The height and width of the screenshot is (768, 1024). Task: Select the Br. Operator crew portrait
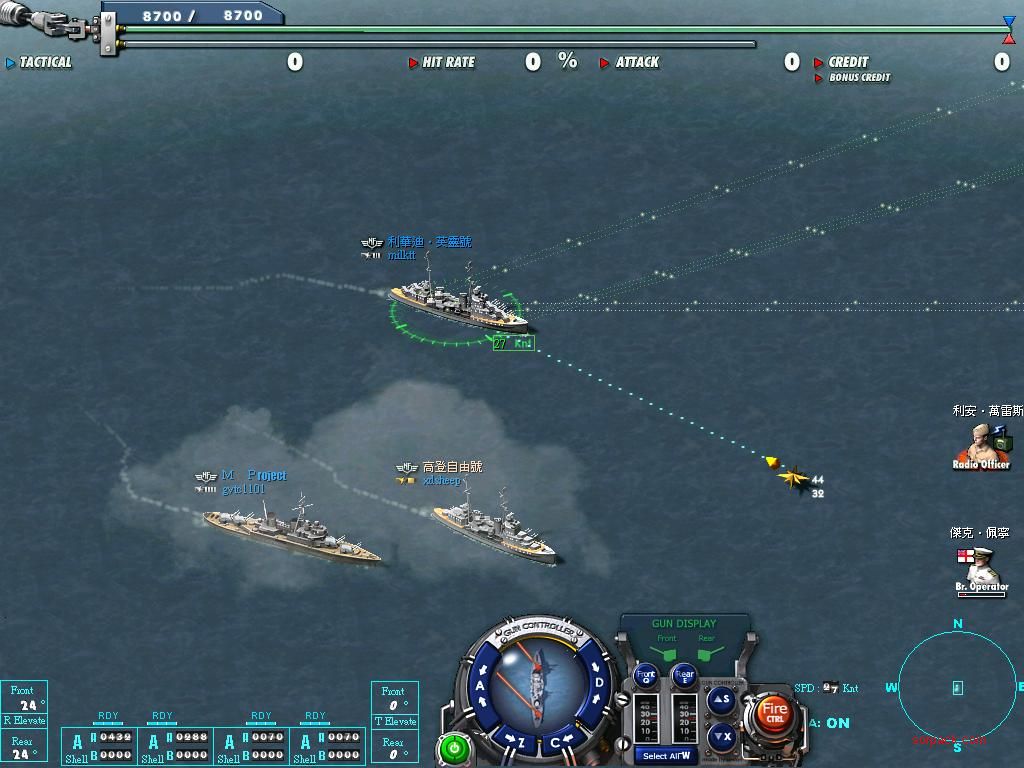pyautogui.click(x=981, y=568)
